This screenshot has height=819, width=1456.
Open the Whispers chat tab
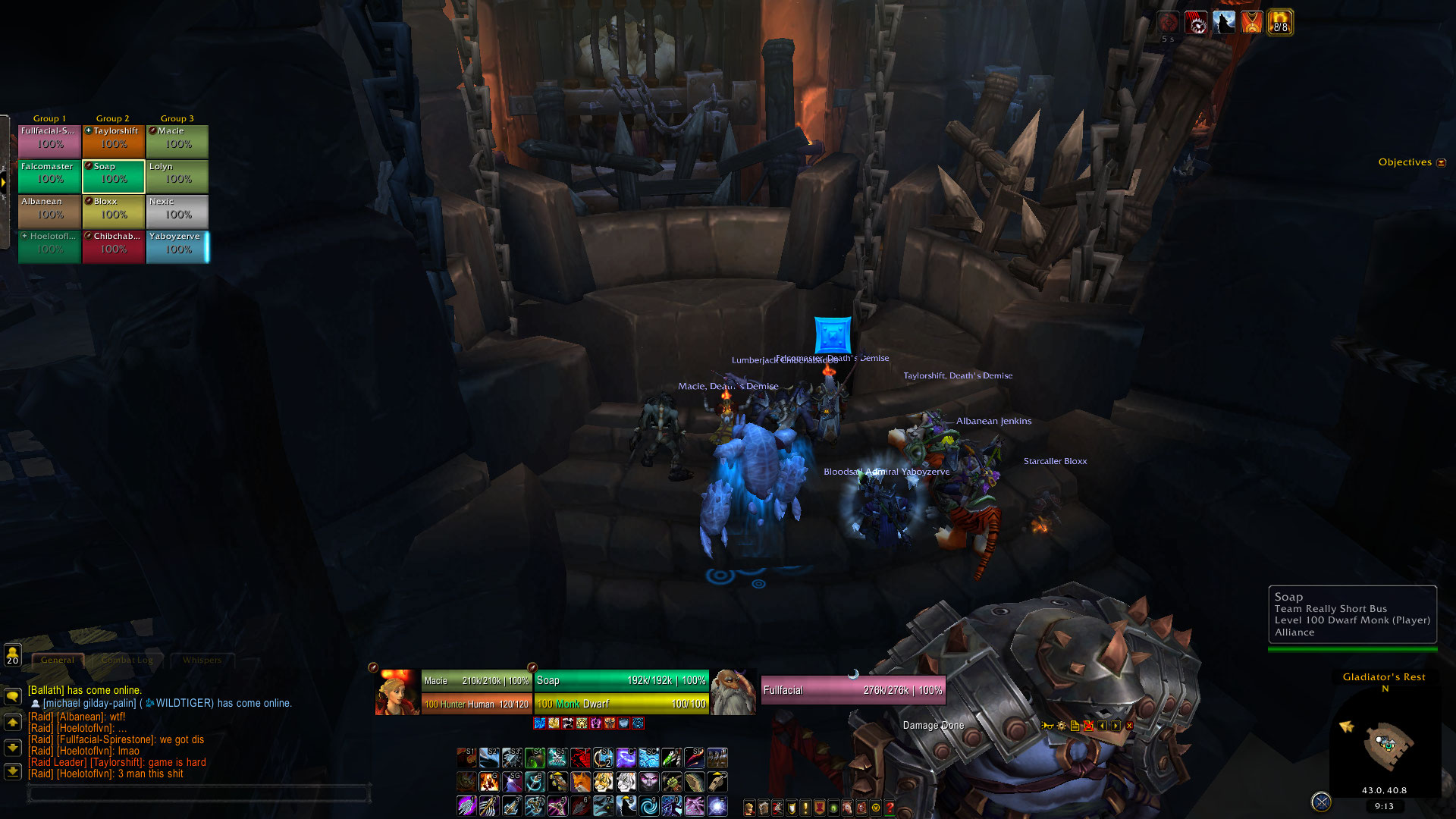202,660
